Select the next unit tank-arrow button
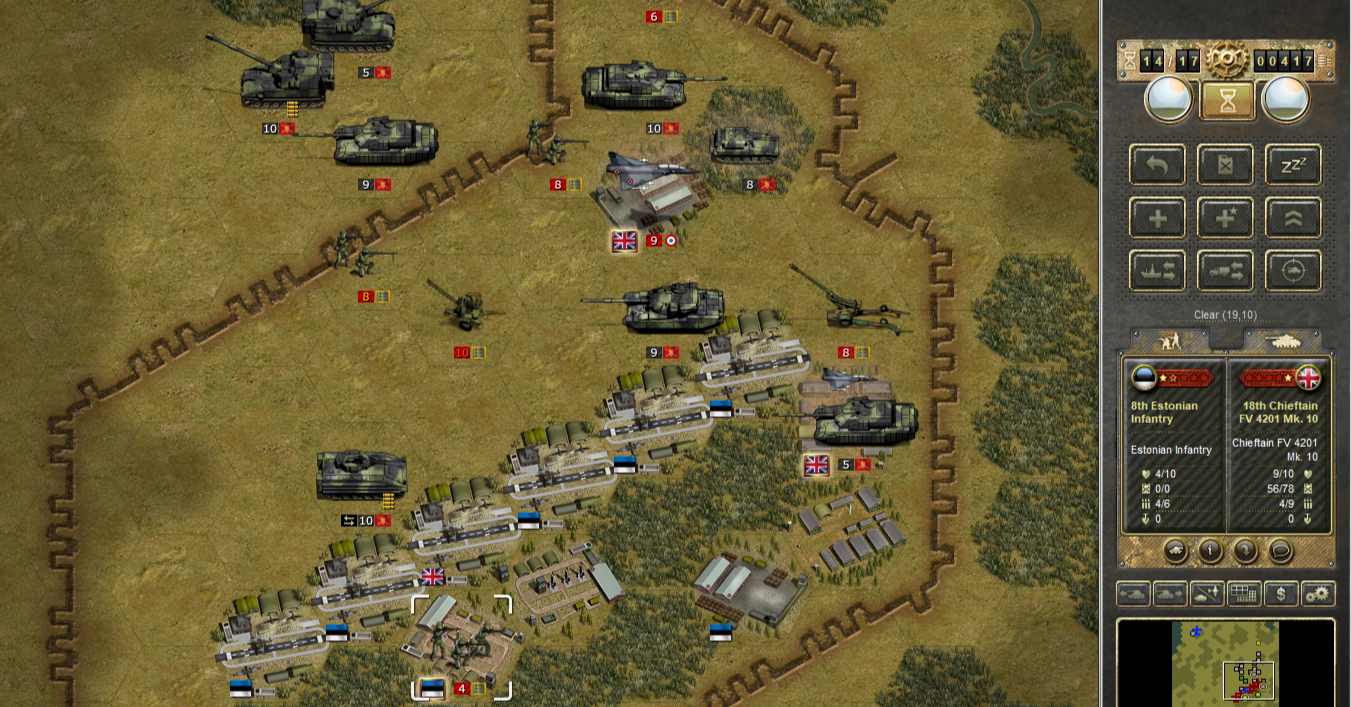Viewport: 1351px width, 707px height. [x=1170, y=594]
